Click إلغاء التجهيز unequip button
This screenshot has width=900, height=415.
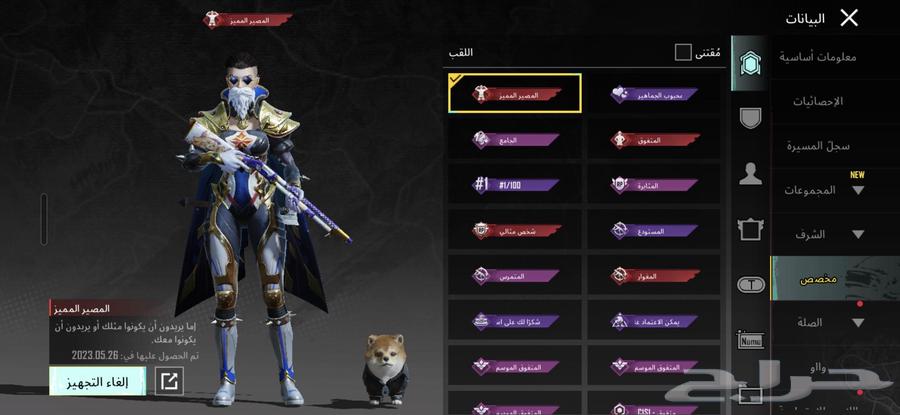pos(97,381)
